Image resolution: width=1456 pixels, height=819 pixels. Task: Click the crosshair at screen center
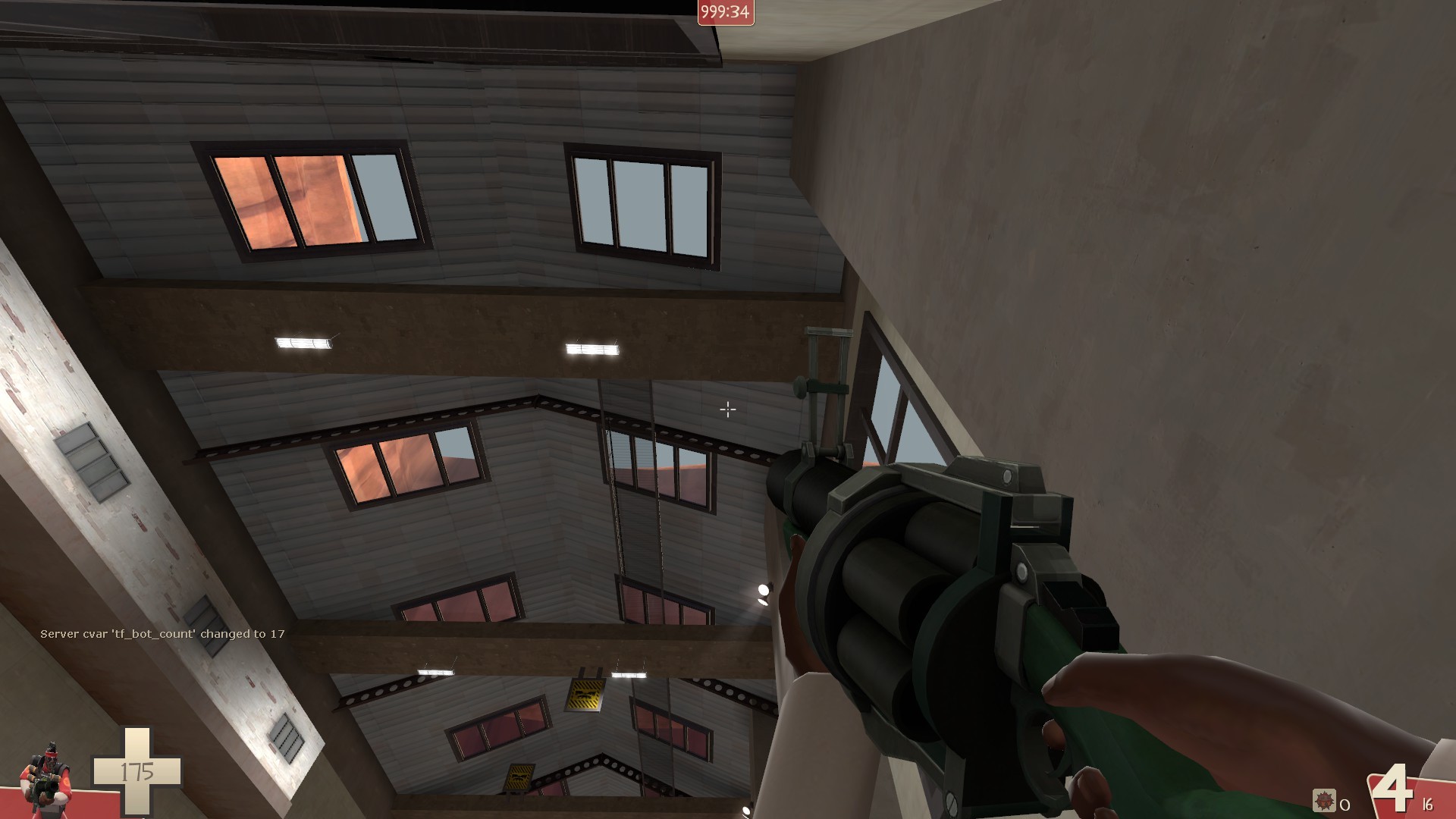pyautogui.click(x=727, y=409)
